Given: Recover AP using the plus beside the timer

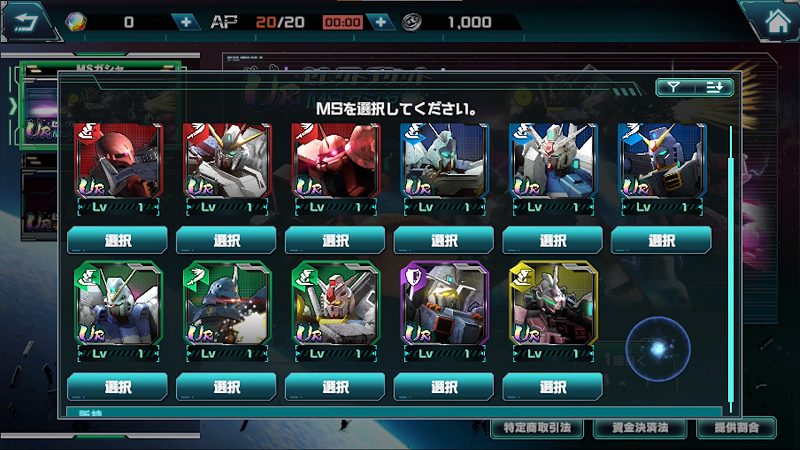Looking at the screenshot, I should 379,21.
